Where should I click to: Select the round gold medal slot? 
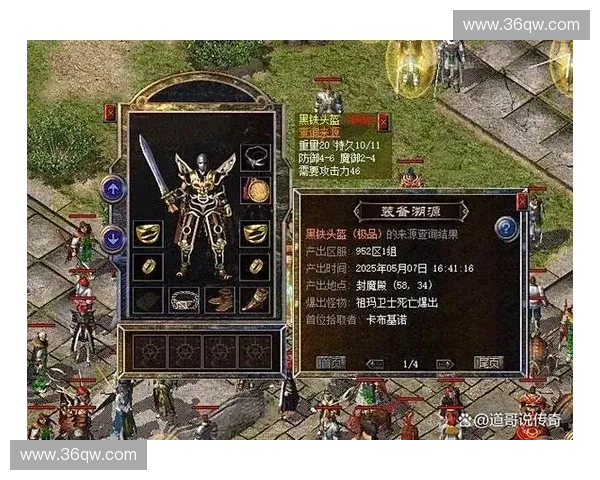tap(255, 190)
